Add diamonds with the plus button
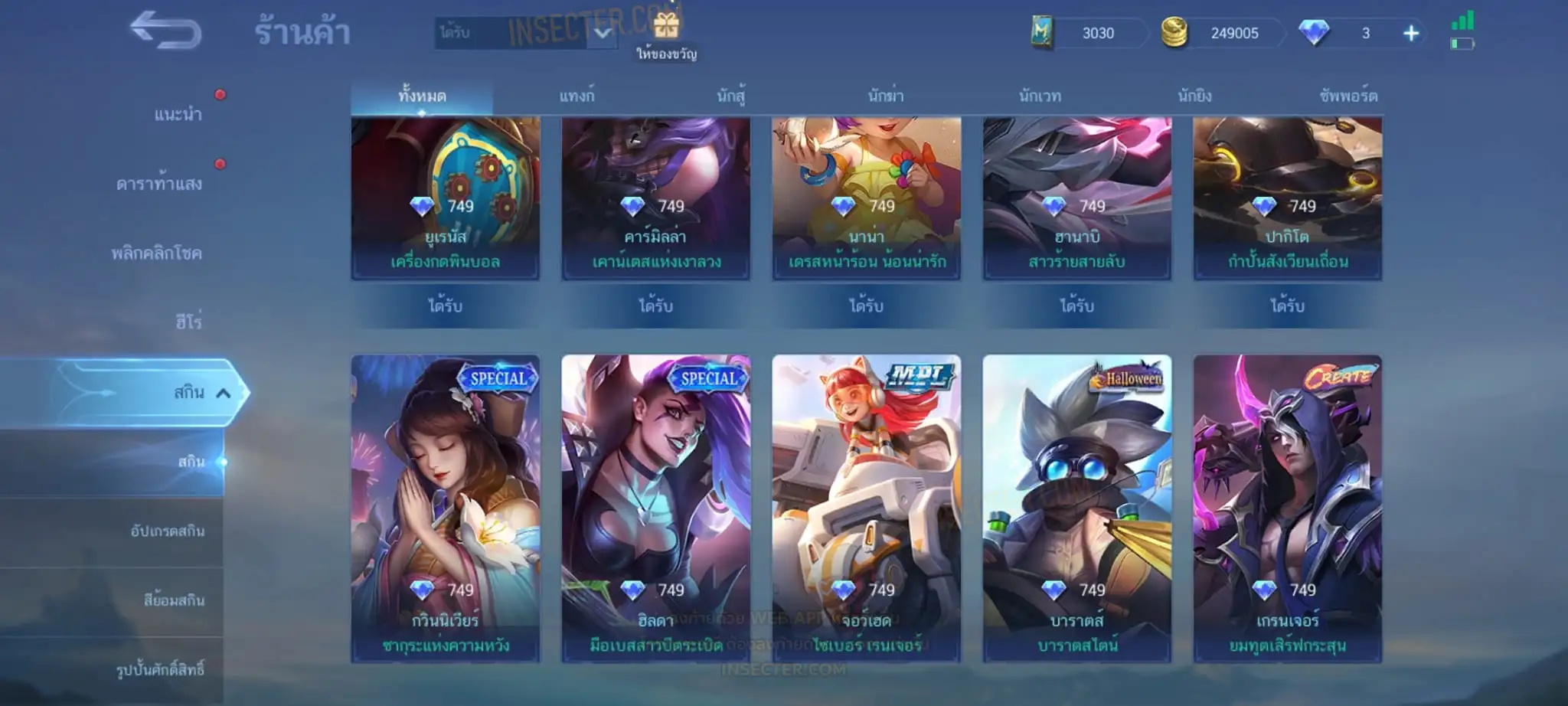 pyautogui.click(x=1410, y=34)
